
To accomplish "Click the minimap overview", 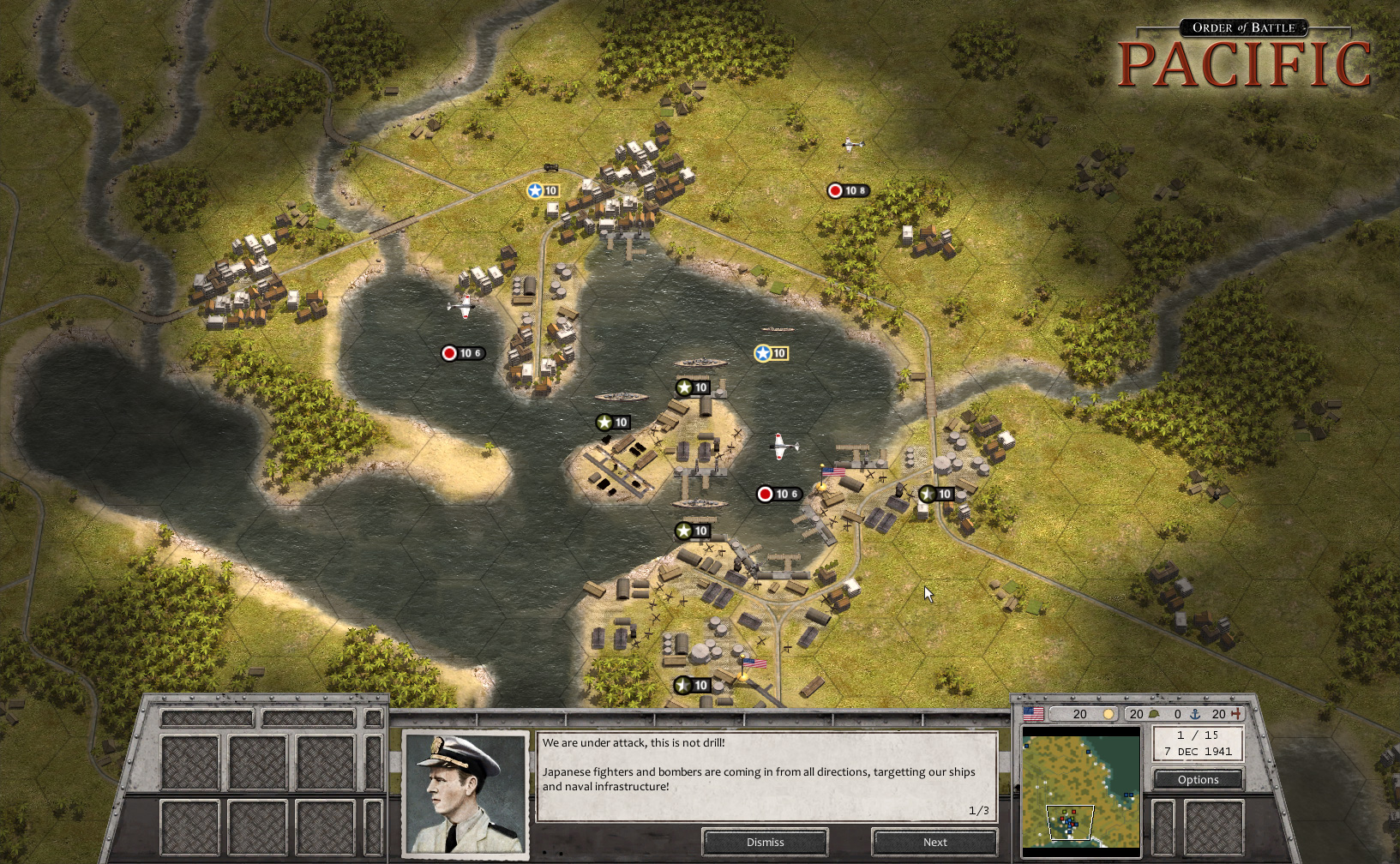I will pos(1081,789).
